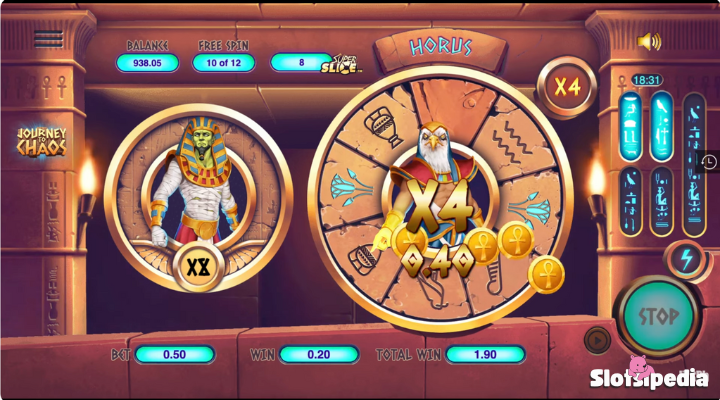
Task: Click the small autoplay arrow button
Action: (x=597, y=338)
